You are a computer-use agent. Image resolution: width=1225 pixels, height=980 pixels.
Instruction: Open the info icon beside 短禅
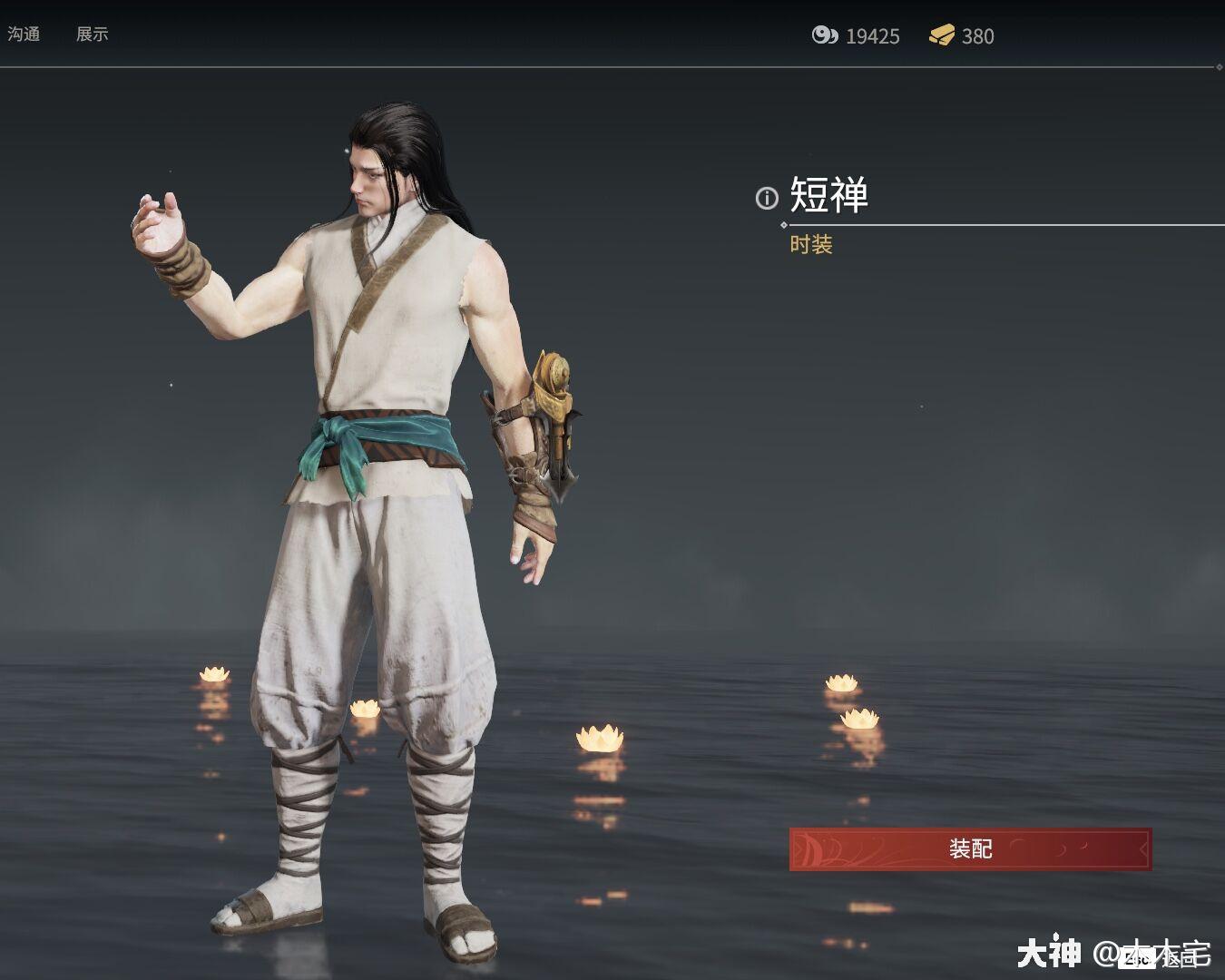click(767, 198)
